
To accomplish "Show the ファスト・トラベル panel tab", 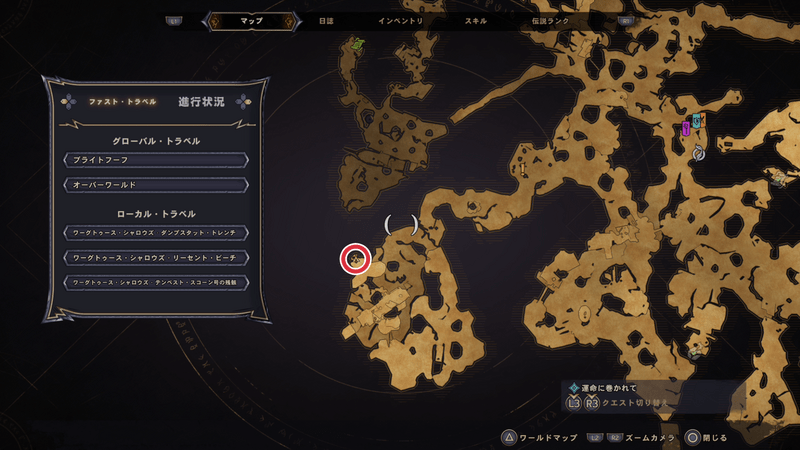I will [x=113, y=102].
